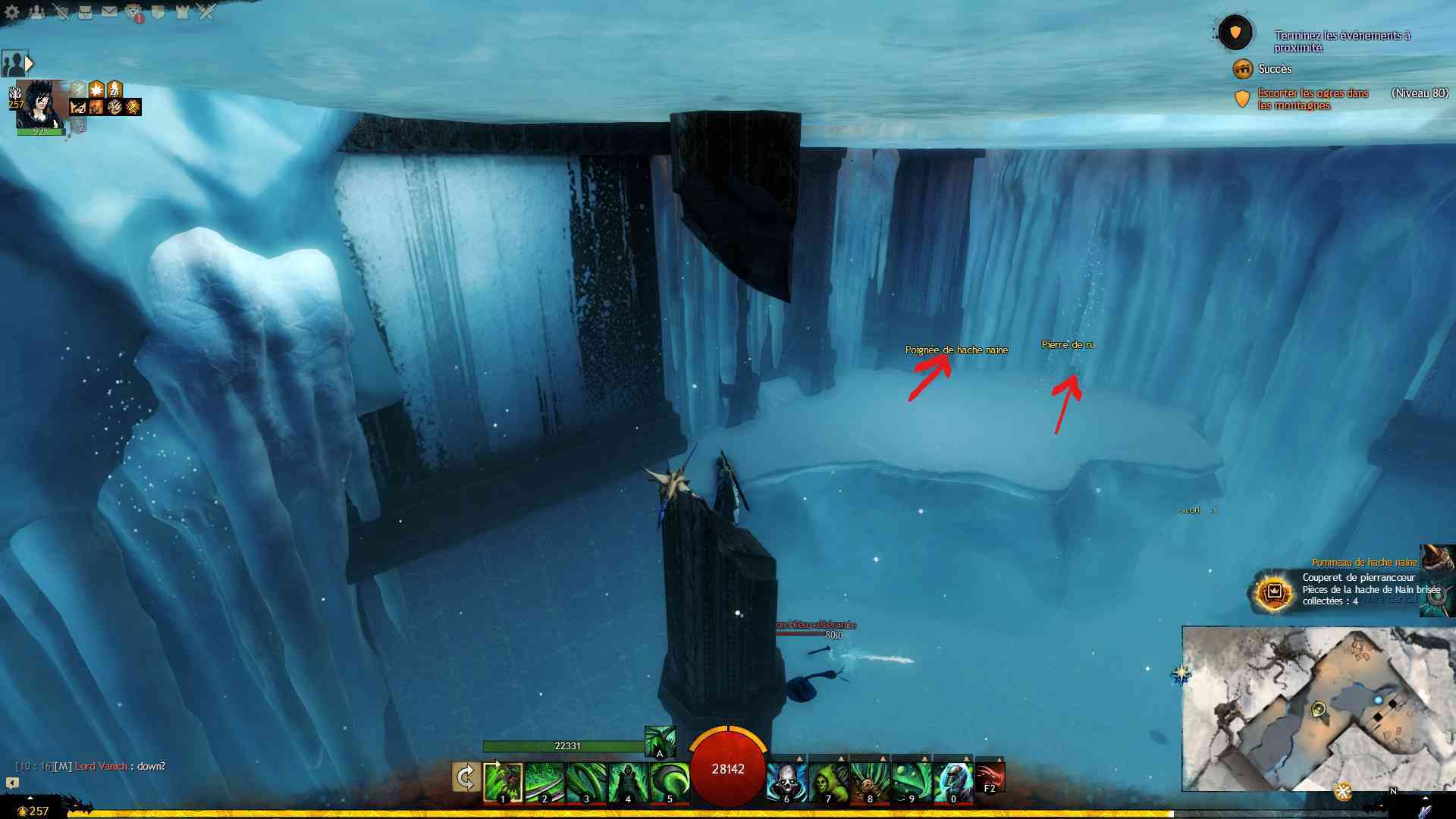Open the inventory bag
The image size is (1456, 819).
pos(85,12)
